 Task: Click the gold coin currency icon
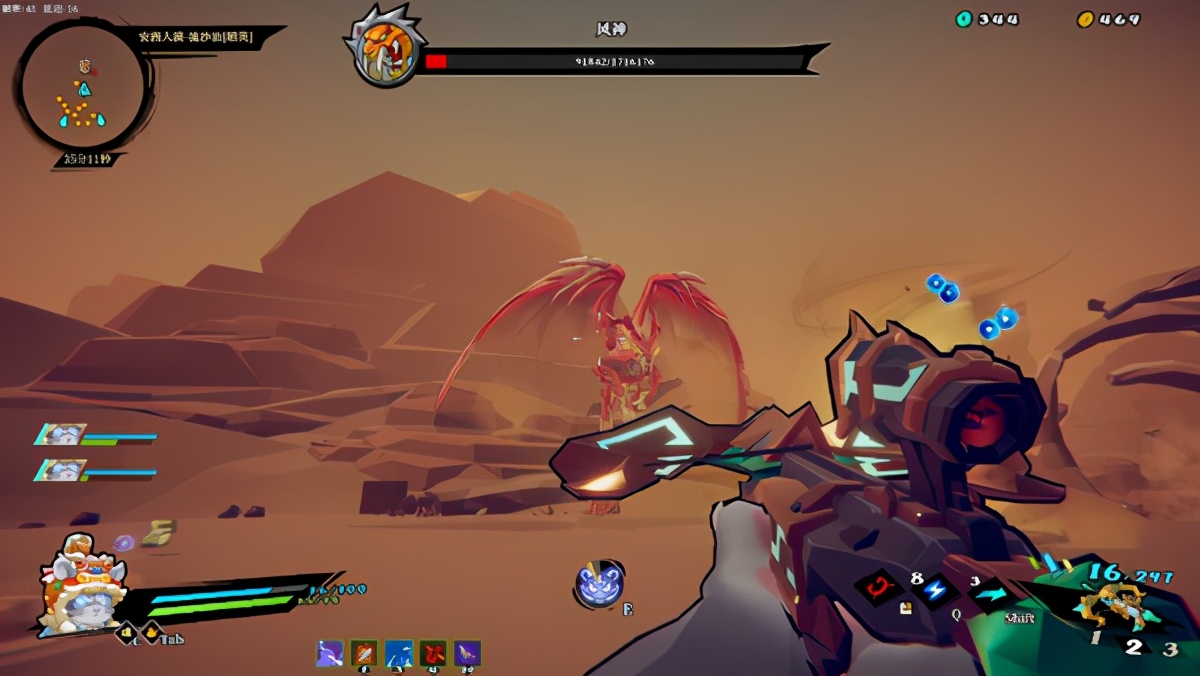[x=1085, y=19]
